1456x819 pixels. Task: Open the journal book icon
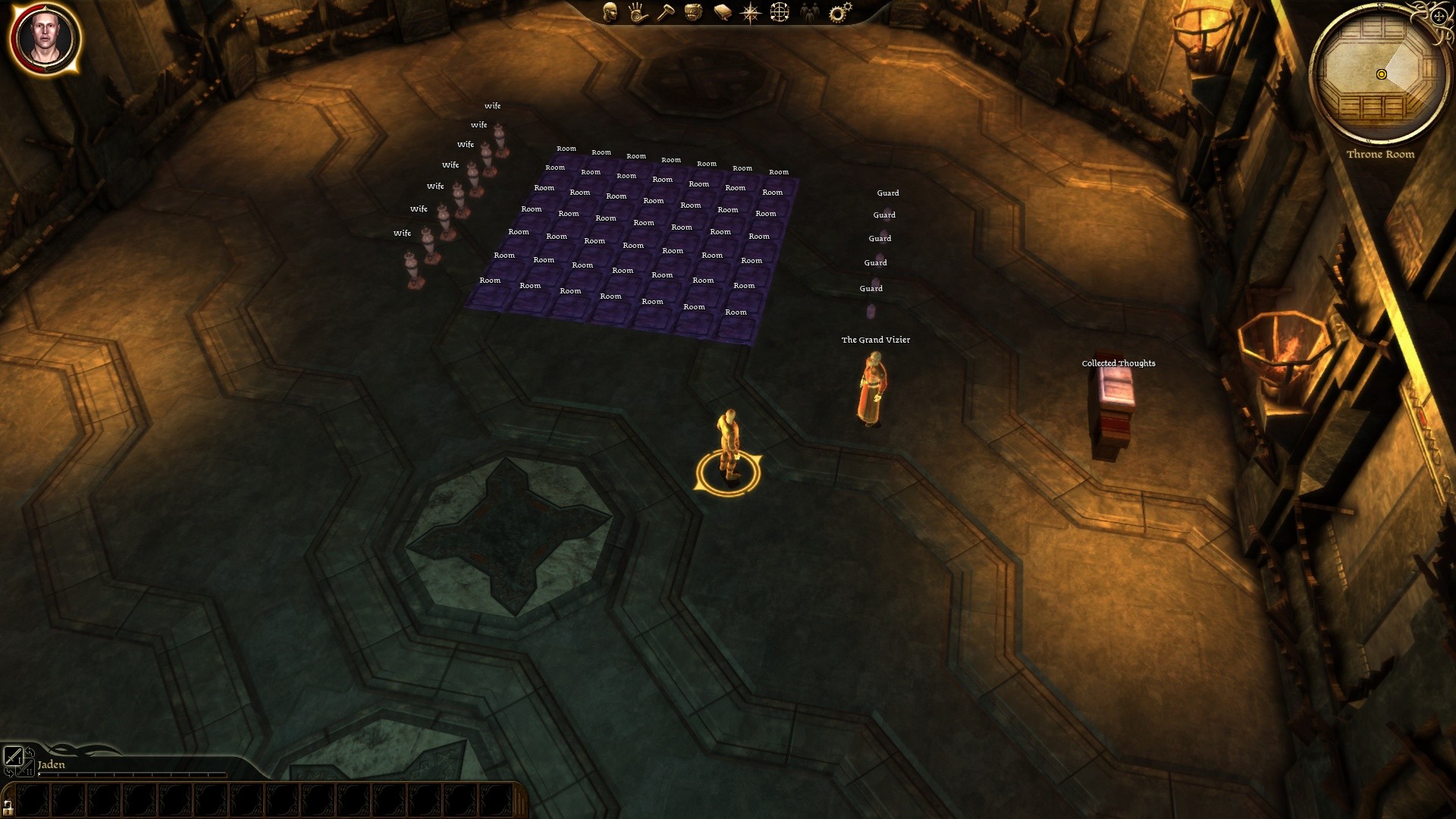coord(722,11)
